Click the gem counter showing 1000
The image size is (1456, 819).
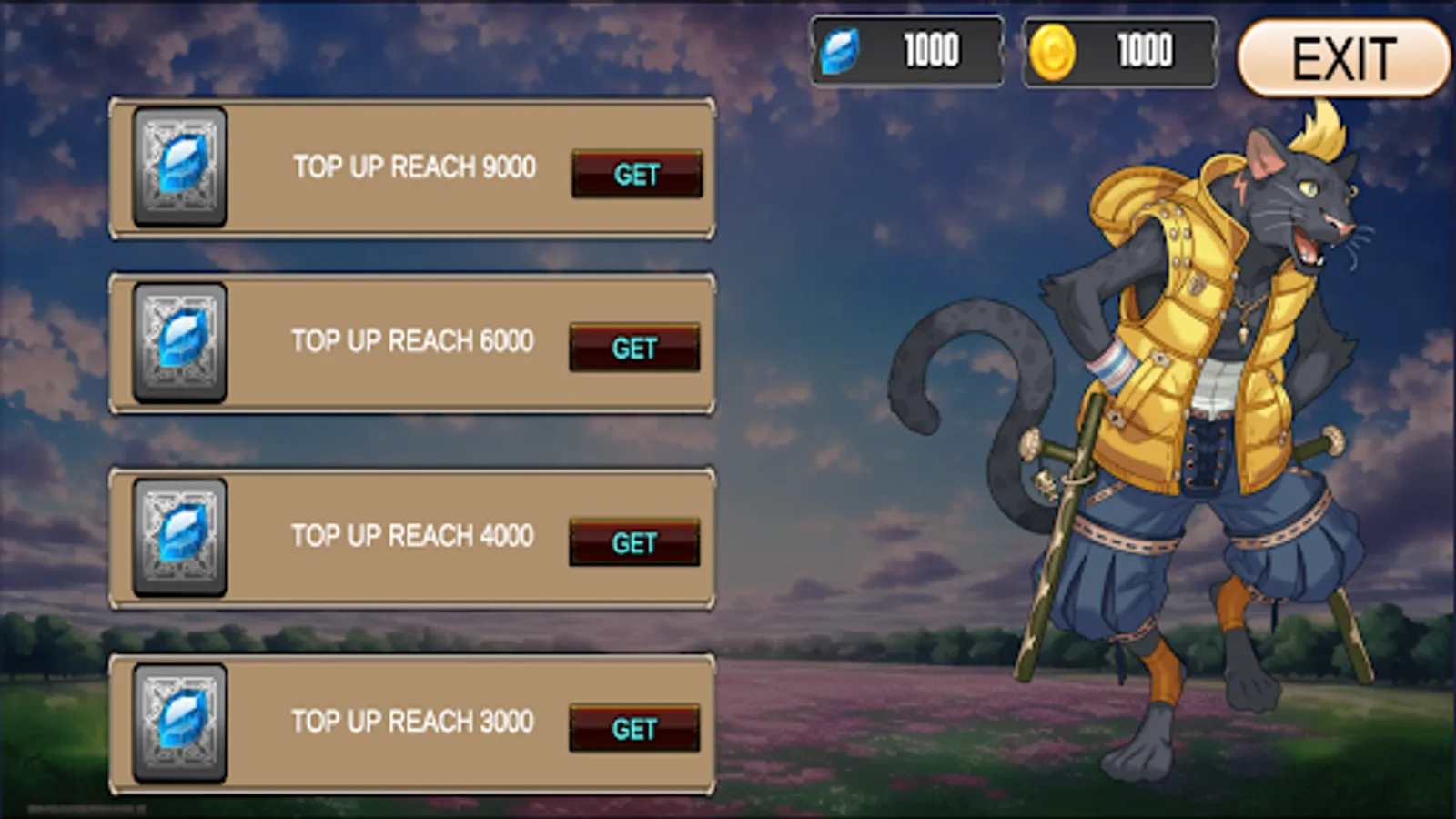click(928, 51)
